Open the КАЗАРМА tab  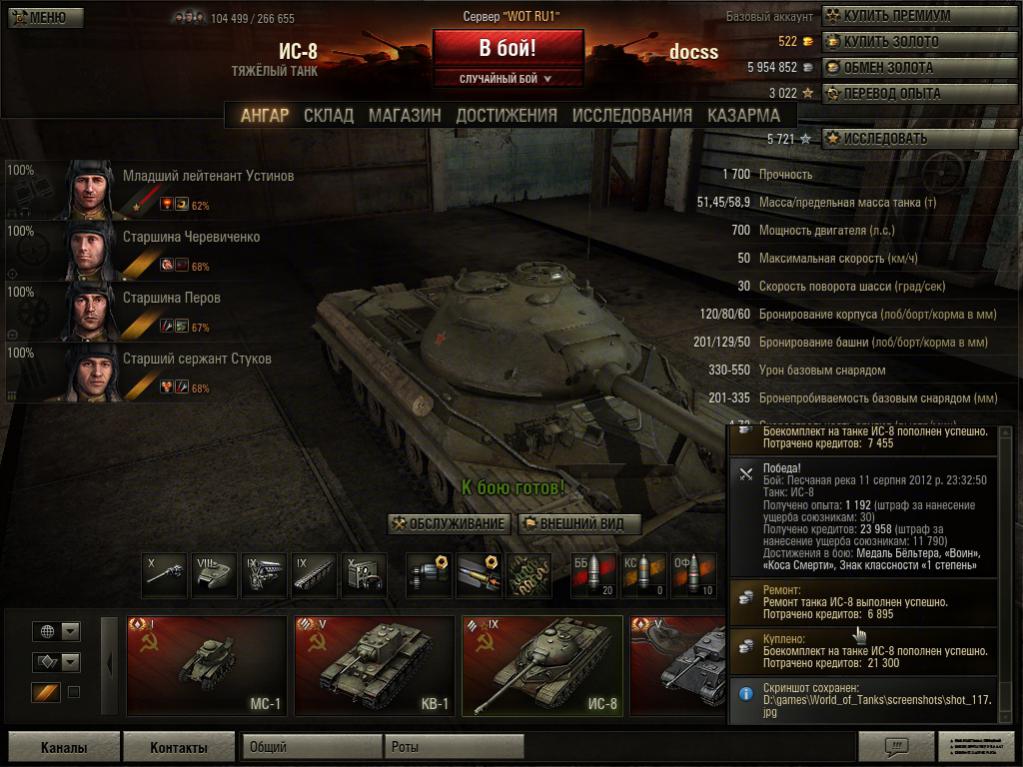click(x=743, y=115)
